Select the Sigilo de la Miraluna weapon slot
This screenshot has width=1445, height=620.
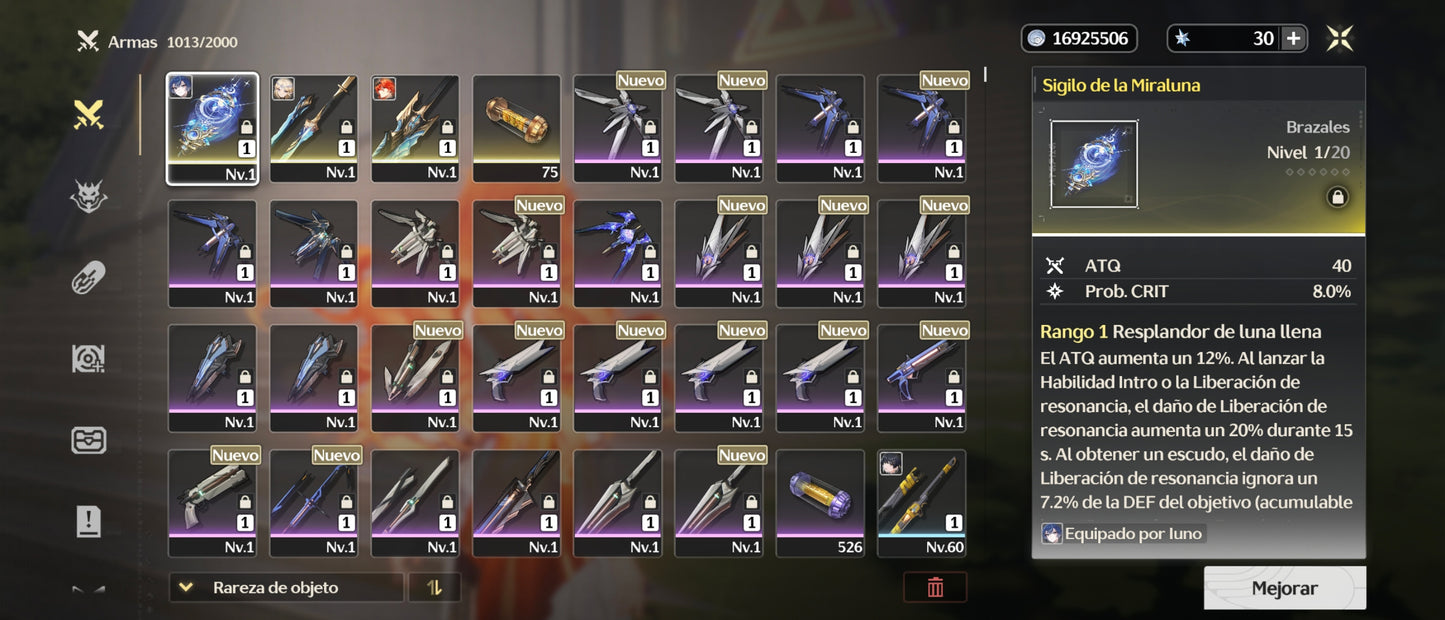[212, 128]
